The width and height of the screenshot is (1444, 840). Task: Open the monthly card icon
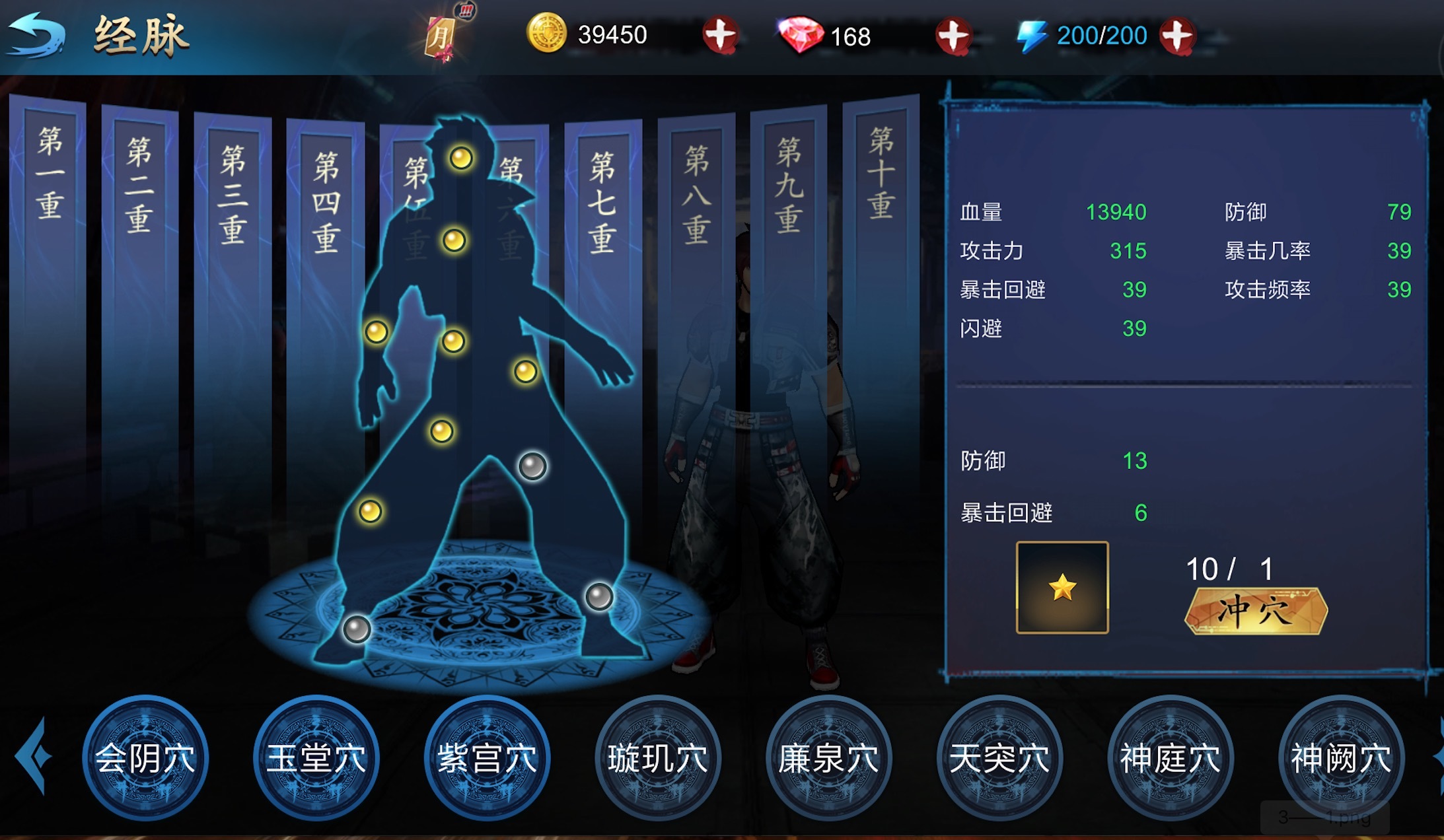[441, 35]
